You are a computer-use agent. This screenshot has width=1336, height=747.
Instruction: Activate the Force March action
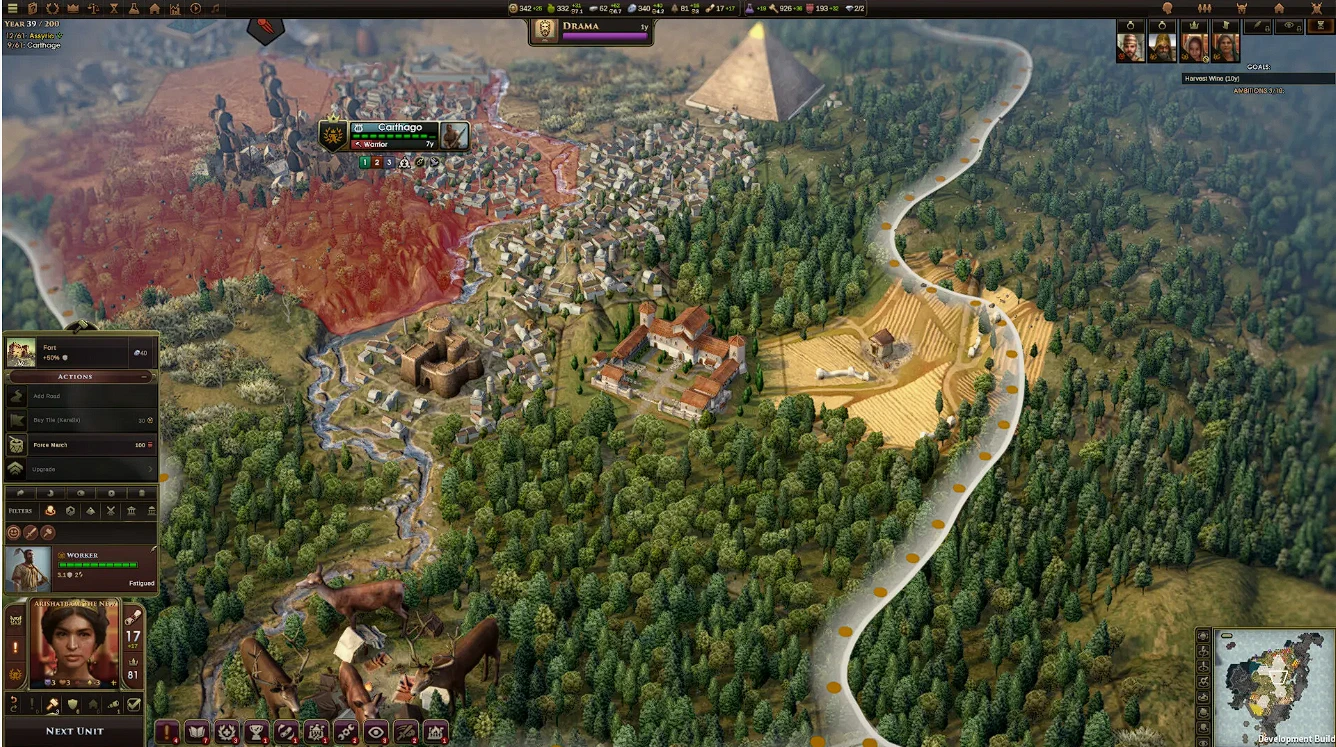pyautogui.click(x=80, y=444)
